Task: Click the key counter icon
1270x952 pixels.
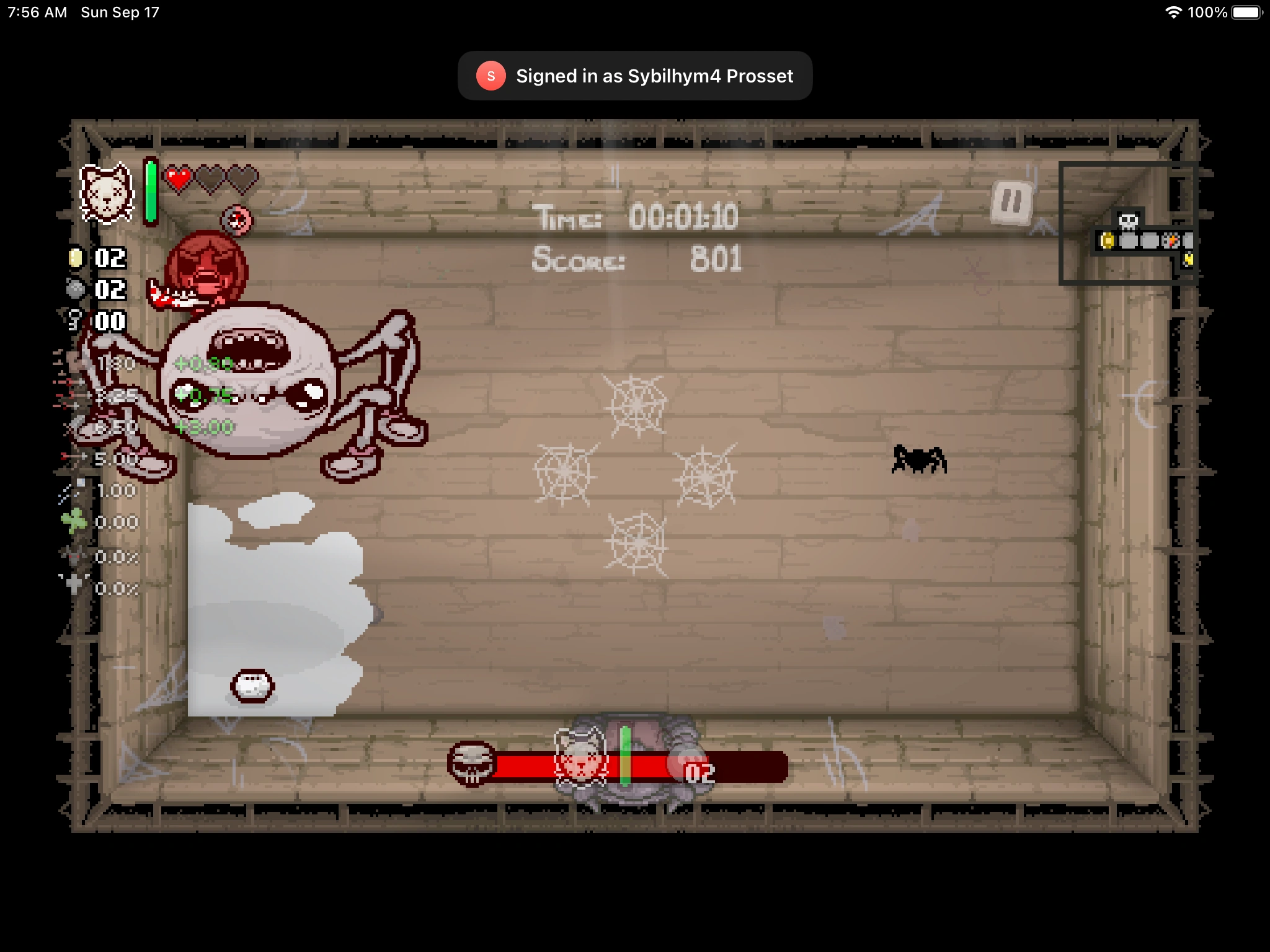Action: 74,320
